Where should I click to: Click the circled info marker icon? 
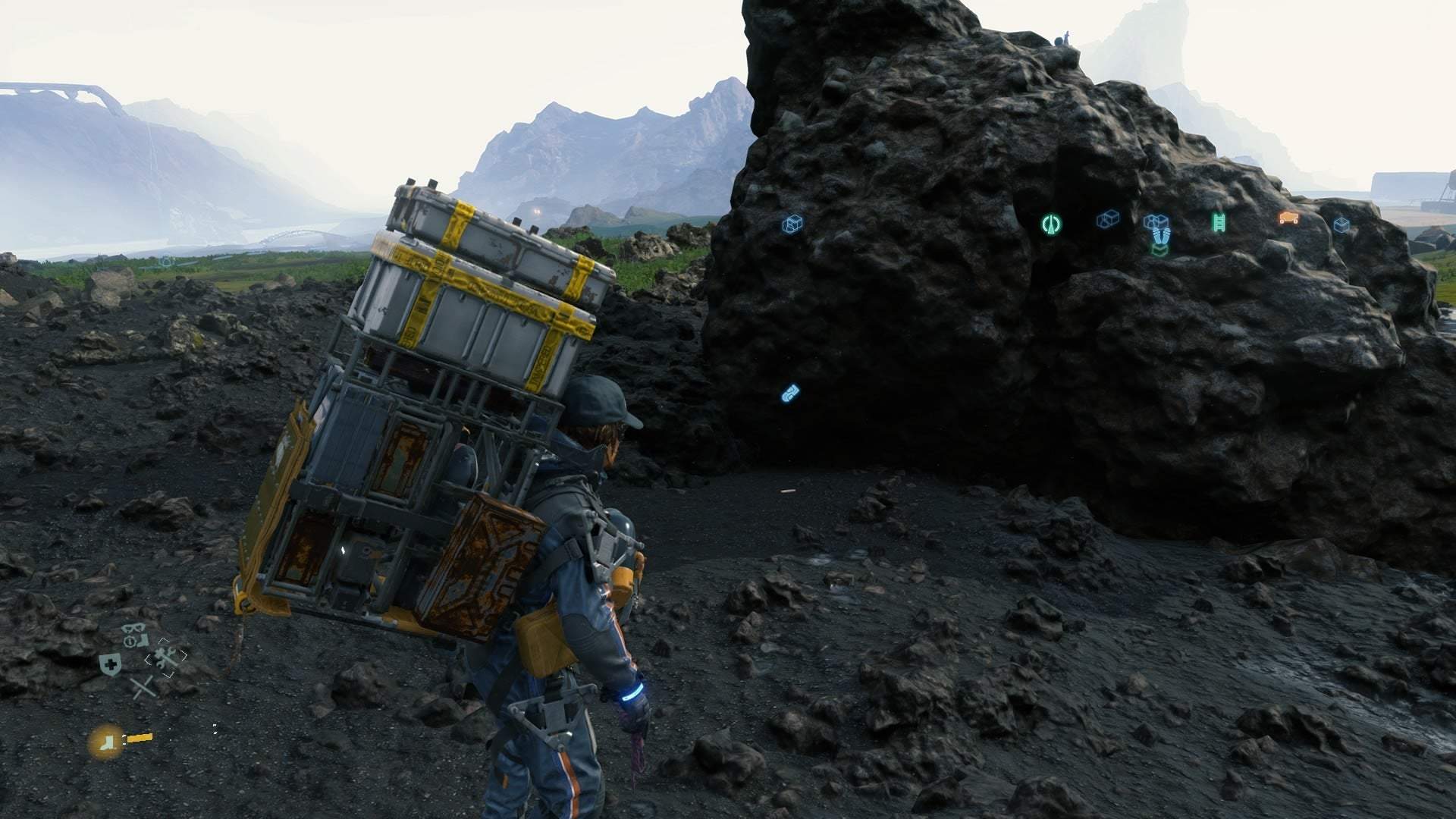point(130,641)
